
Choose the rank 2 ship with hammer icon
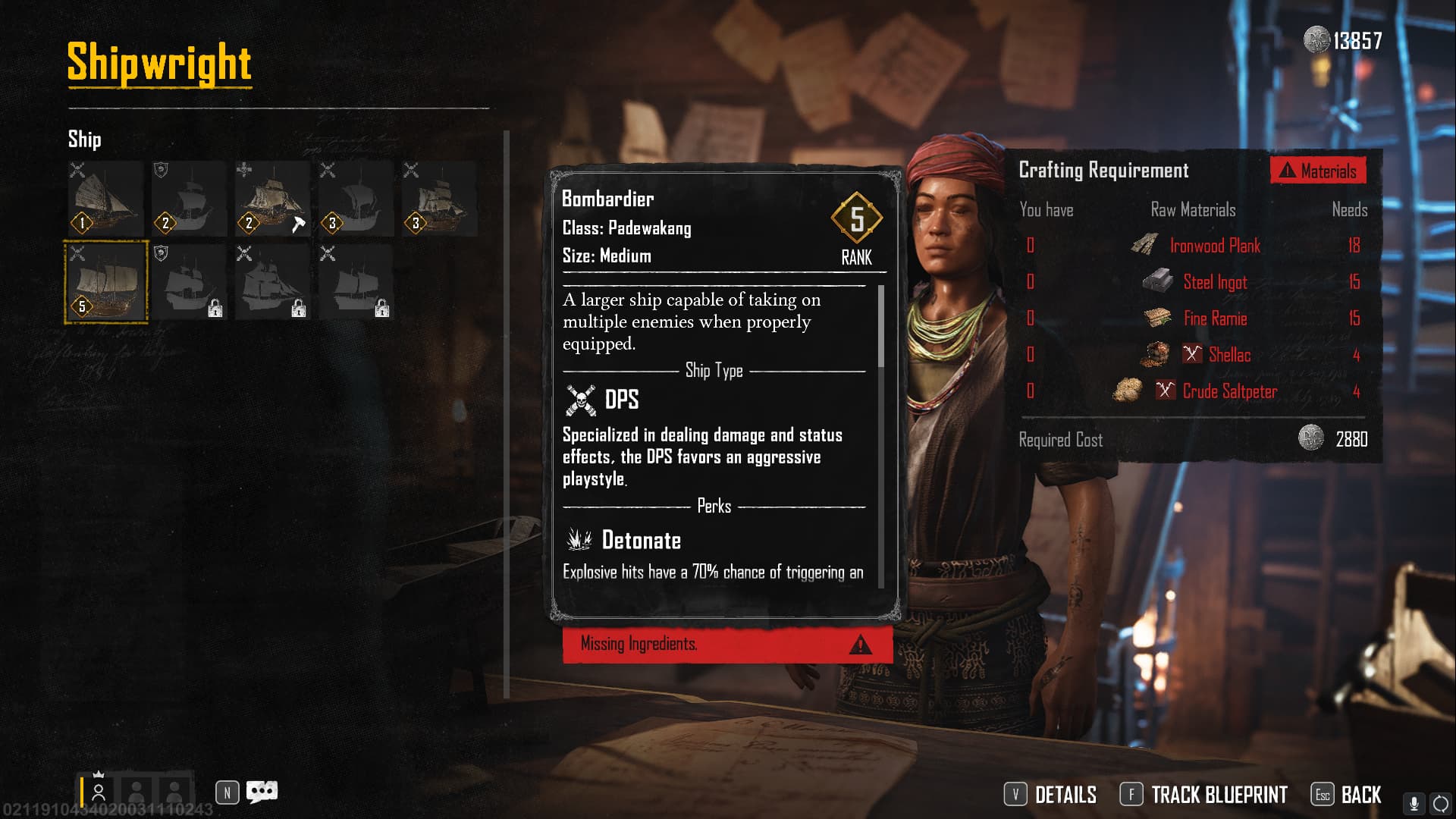point(272,199)
